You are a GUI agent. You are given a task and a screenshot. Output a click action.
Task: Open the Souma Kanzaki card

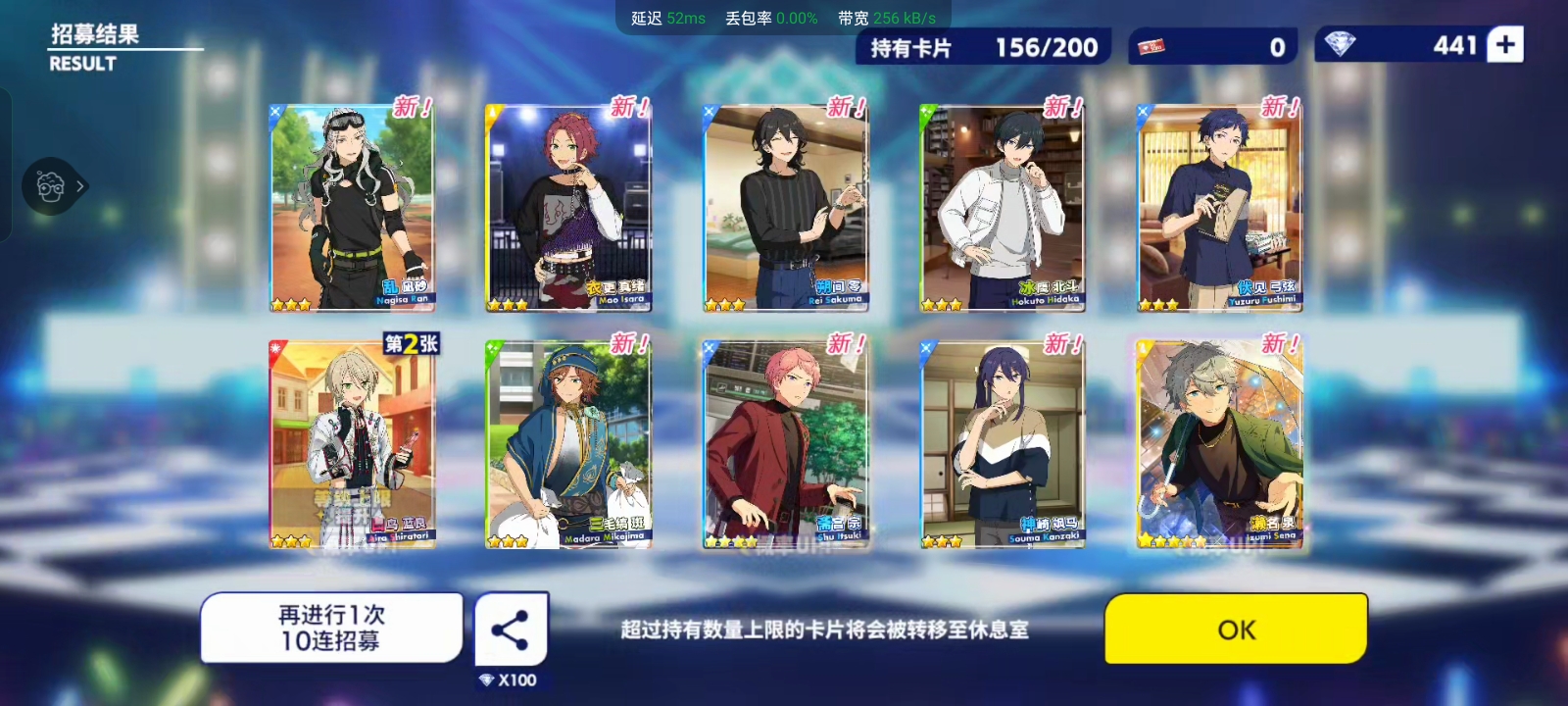[1003, 444]
